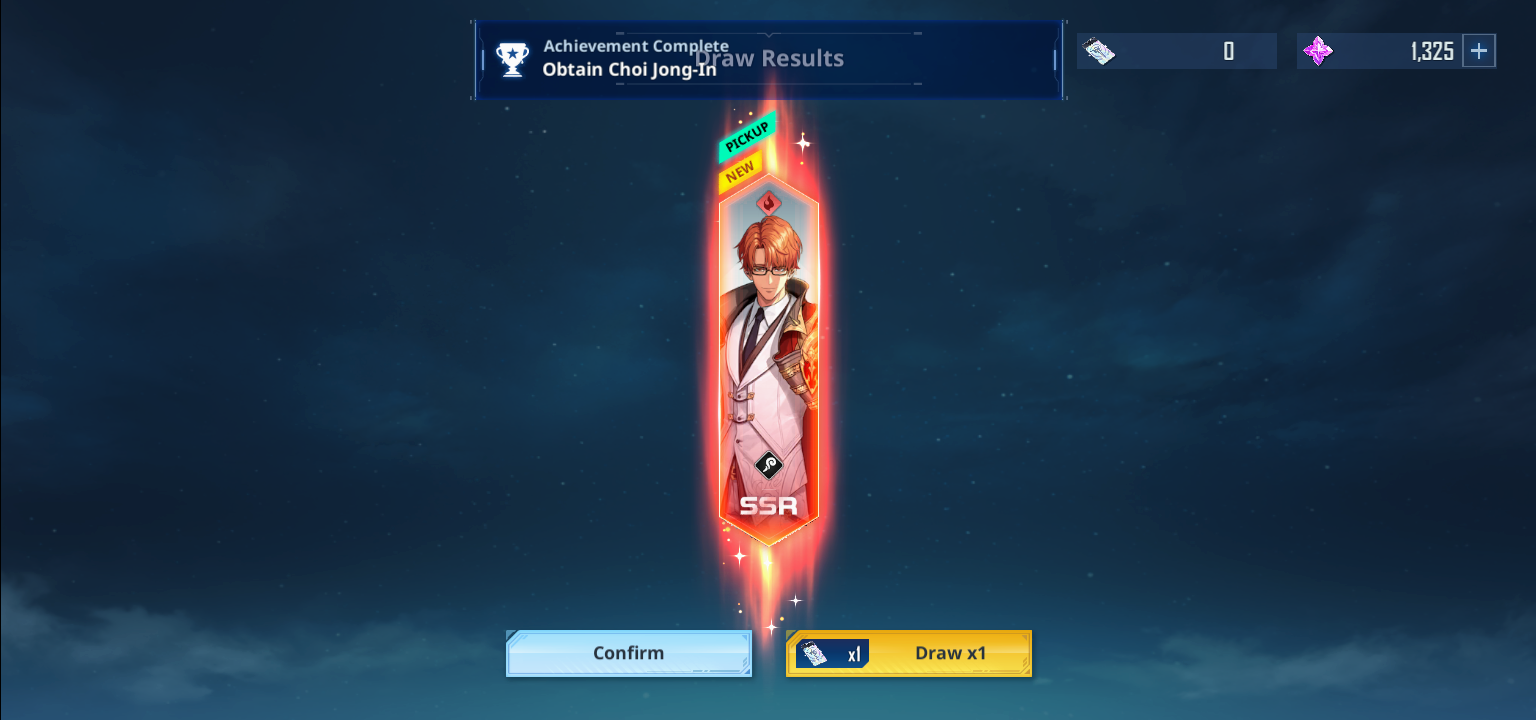Click the SSR rarity label on the card
The image size is (1536, 720).
pyautogui.click(x=766, y=505)
